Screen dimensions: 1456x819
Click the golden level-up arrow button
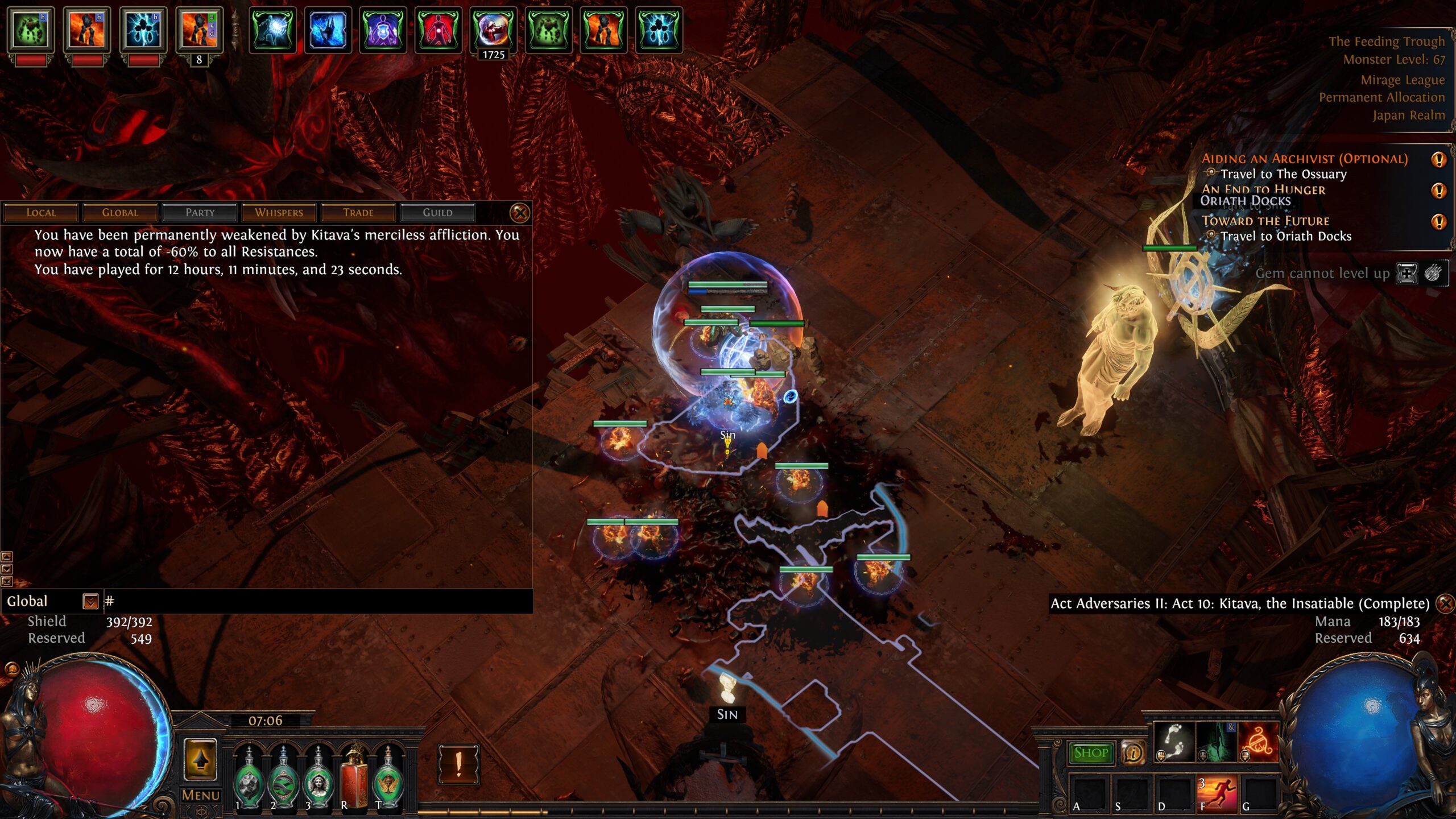[200, 759]
